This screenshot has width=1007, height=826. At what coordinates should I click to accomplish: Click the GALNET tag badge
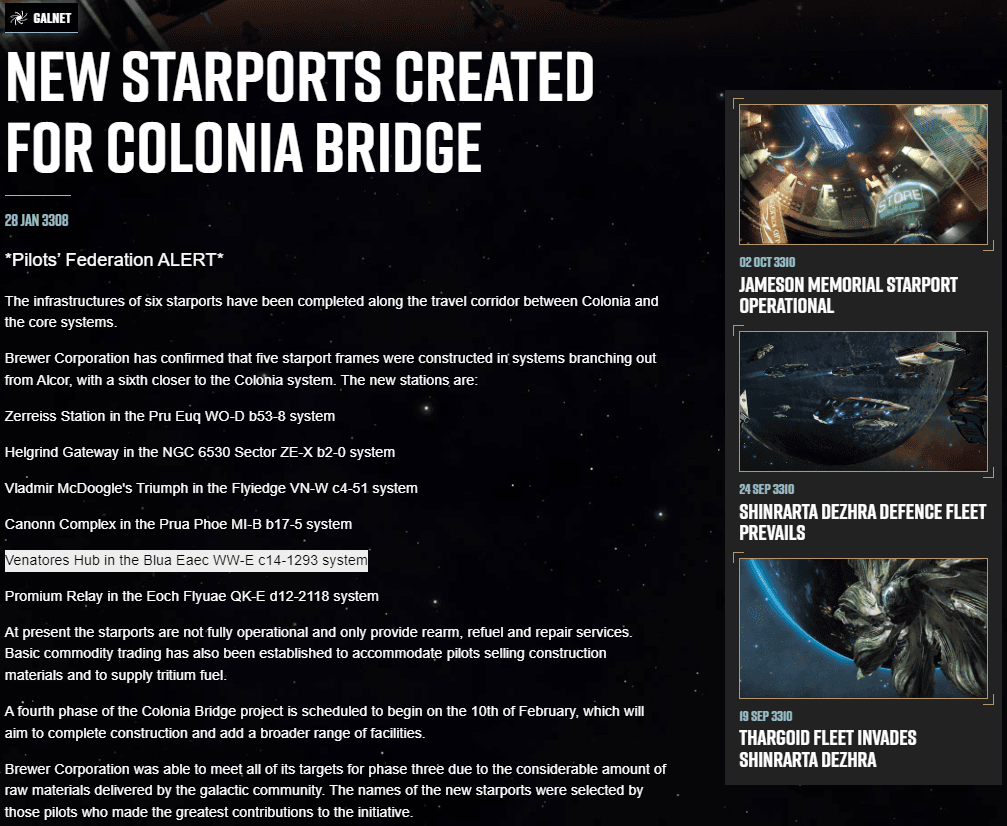point(41,17)
